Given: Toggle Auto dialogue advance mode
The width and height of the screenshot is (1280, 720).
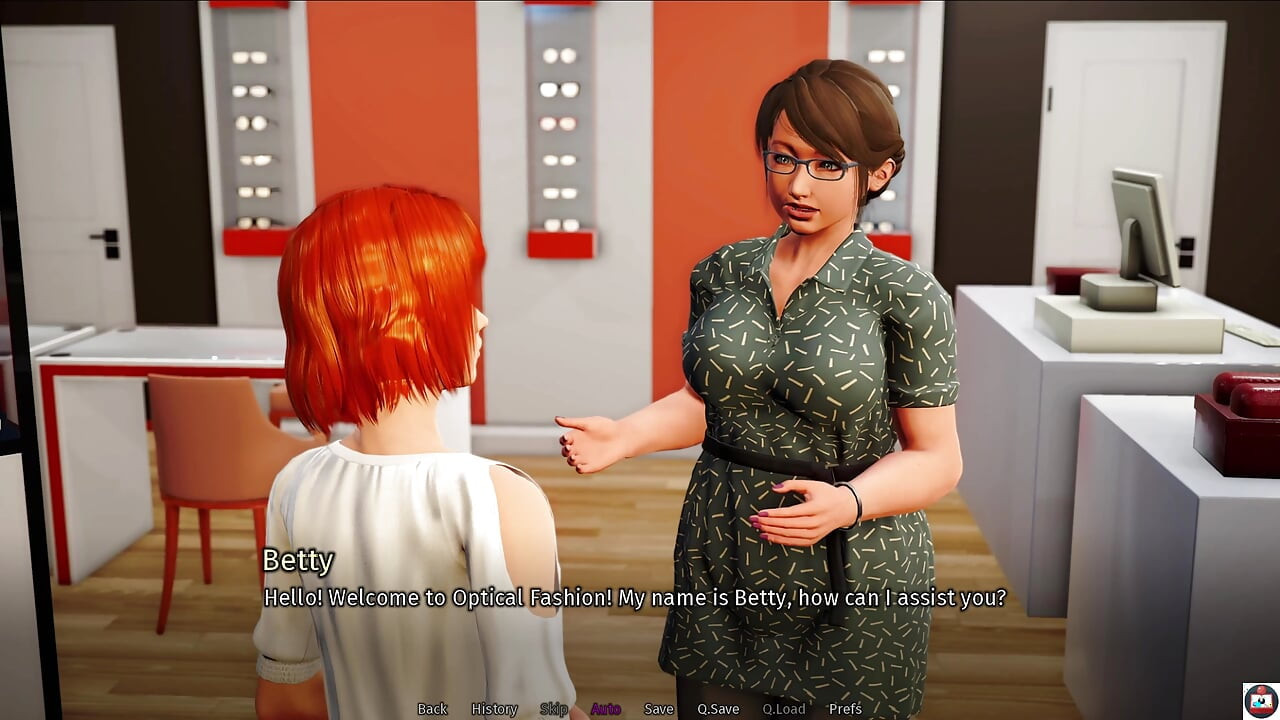Looking at the screenshot, I should click(605, 709).
